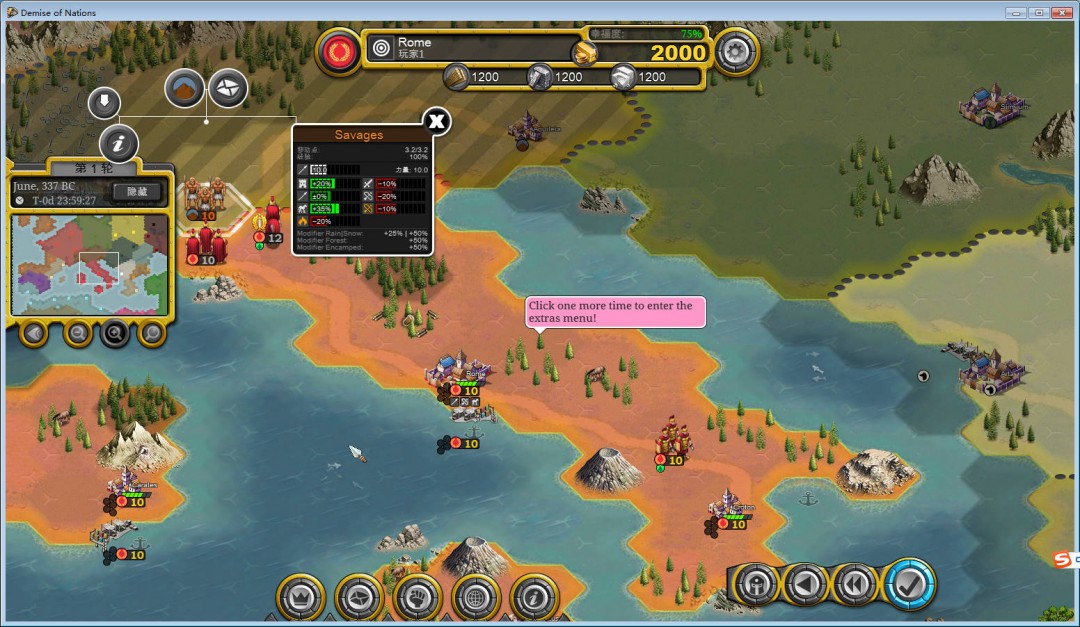Confirm end turn with the blue checkmark
Screen dimensions: 1080x627
[x=909, y=584]
